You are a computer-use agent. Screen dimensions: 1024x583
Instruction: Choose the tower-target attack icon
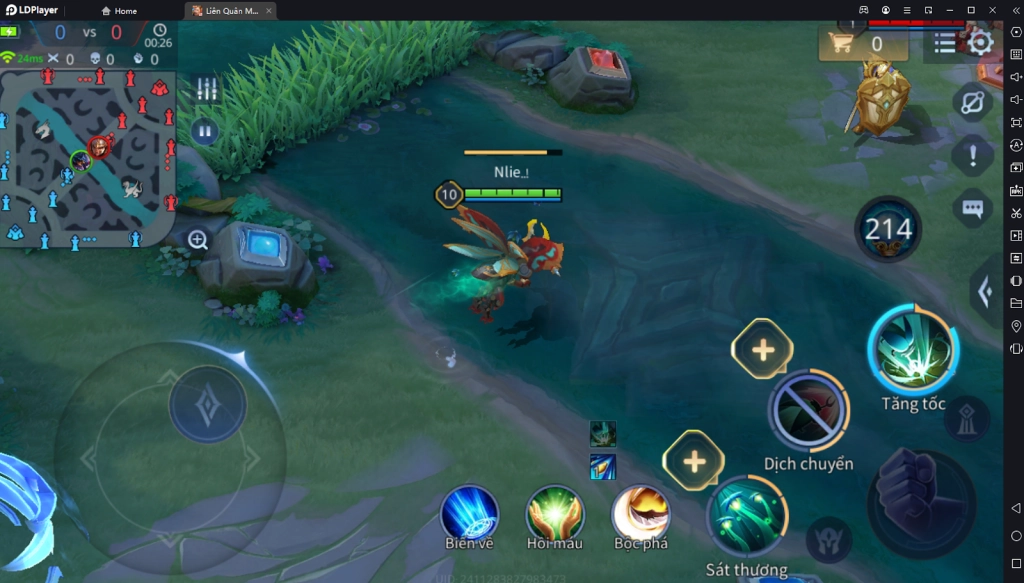click(x=966, y=420)
